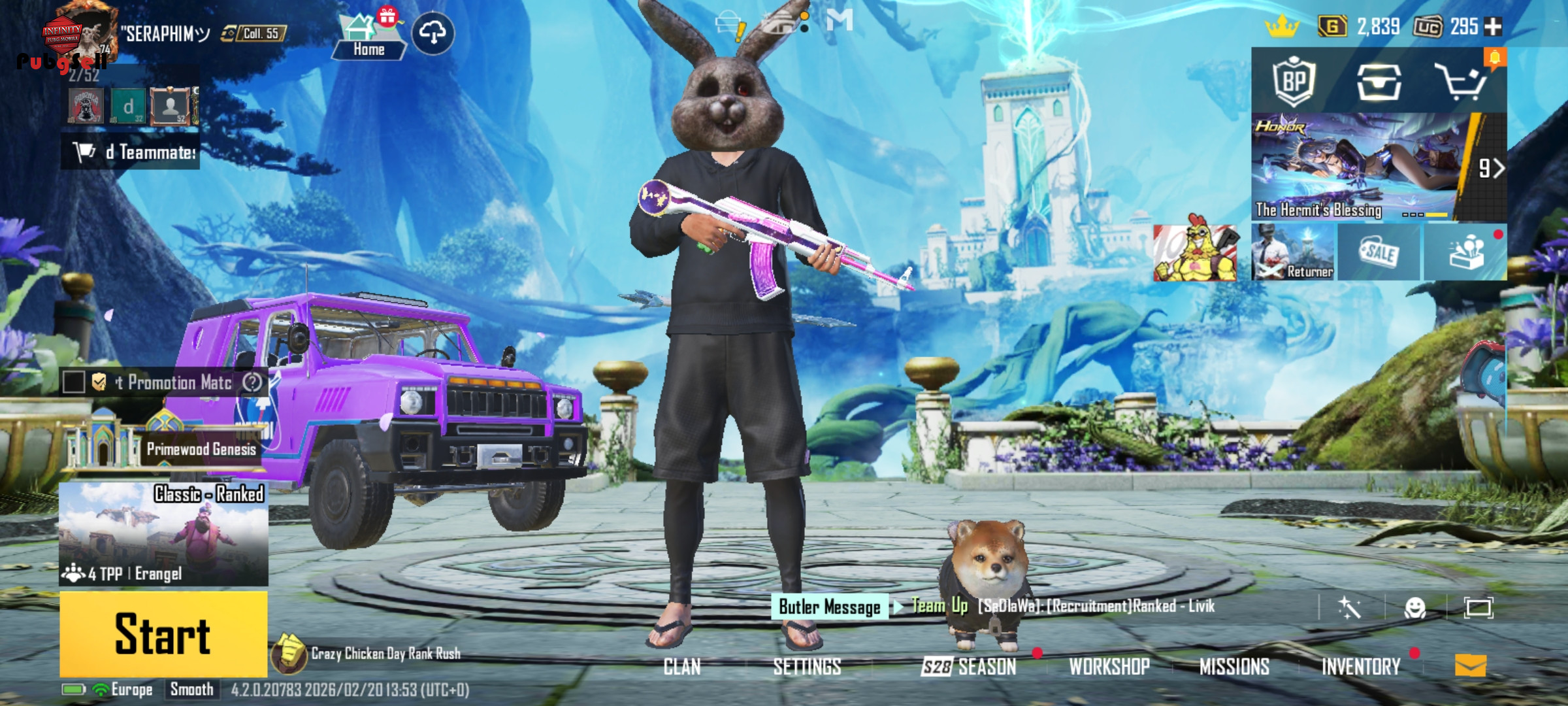View the S28 Season page
The width and height of the screenshot is (1568, 706).
click(969, 667)
